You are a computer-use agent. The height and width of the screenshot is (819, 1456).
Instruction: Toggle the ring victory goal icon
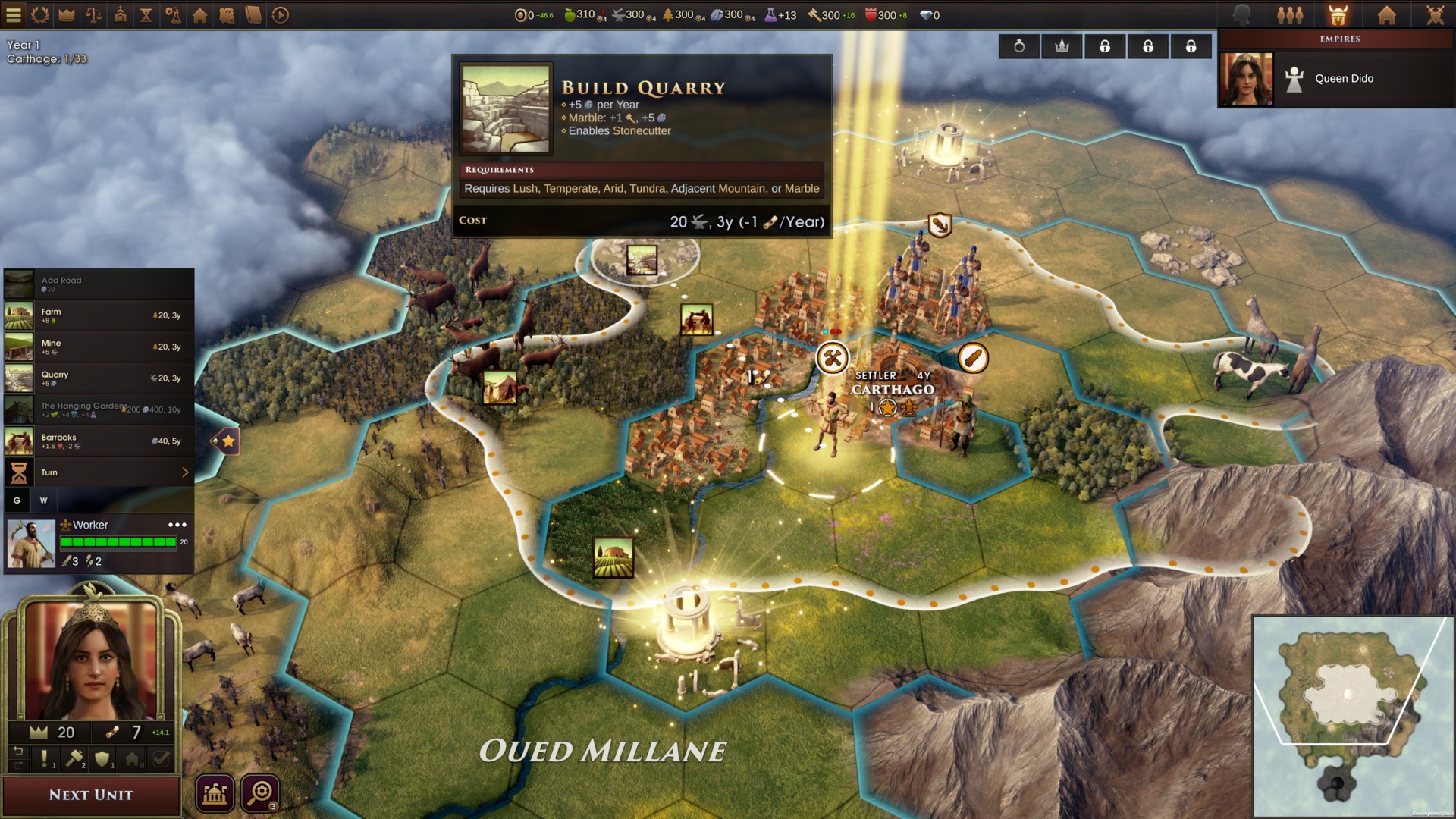pos(1018,45)
